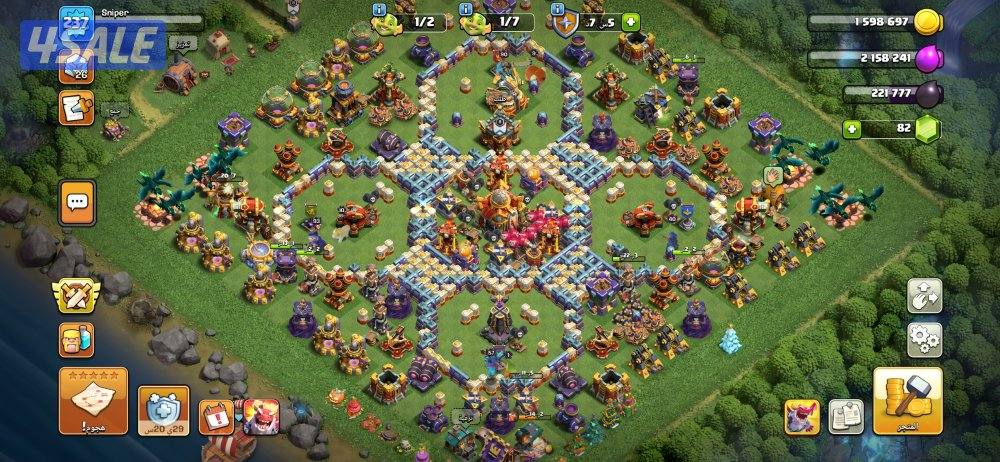Screen dimensions: 1000x462
Task: Open the player level 237 profile badge
Action: tap(76, 20)
